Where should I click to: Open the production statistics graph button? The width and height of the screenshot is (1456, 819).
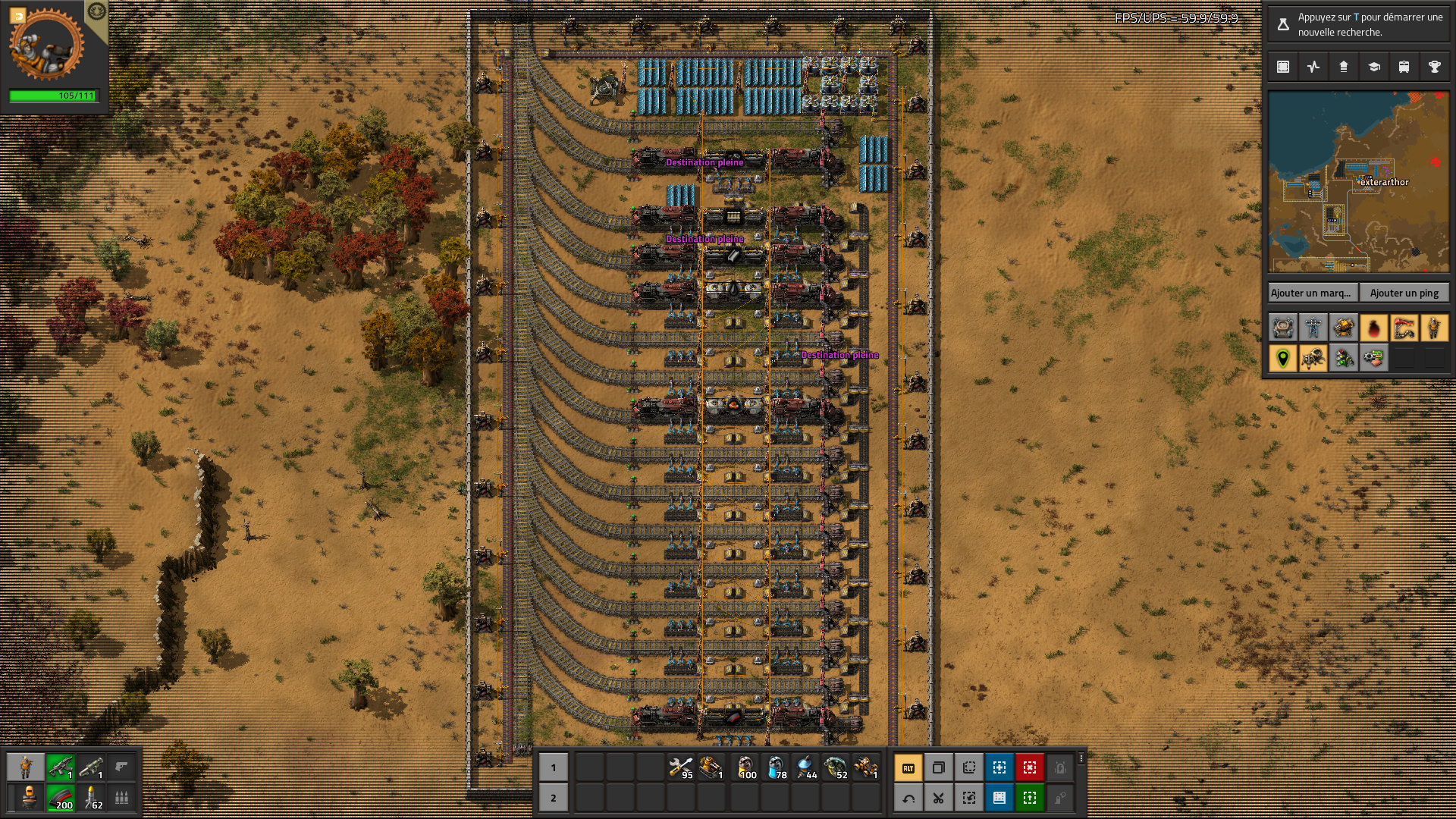click(x=1313, y=67)
